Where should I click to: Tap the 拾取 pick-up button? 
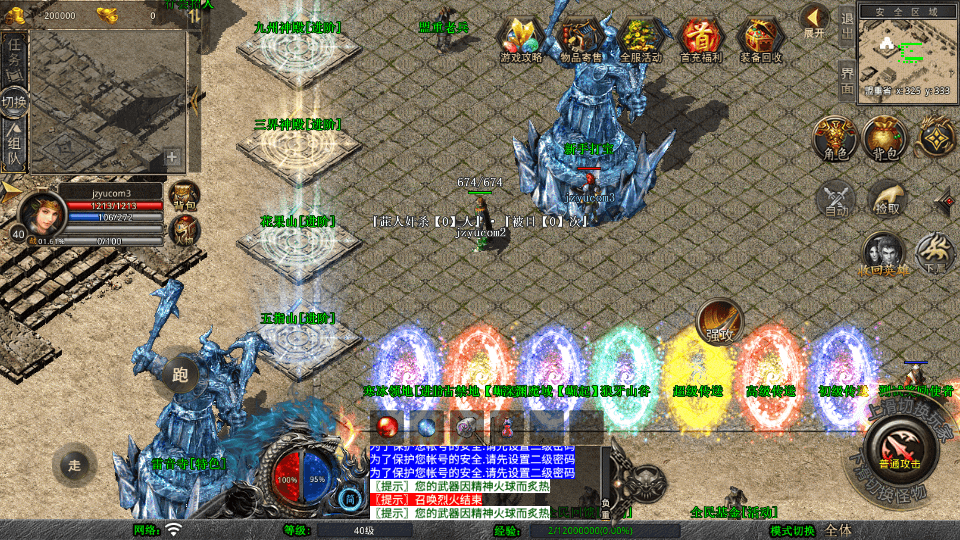pos(886,197)
